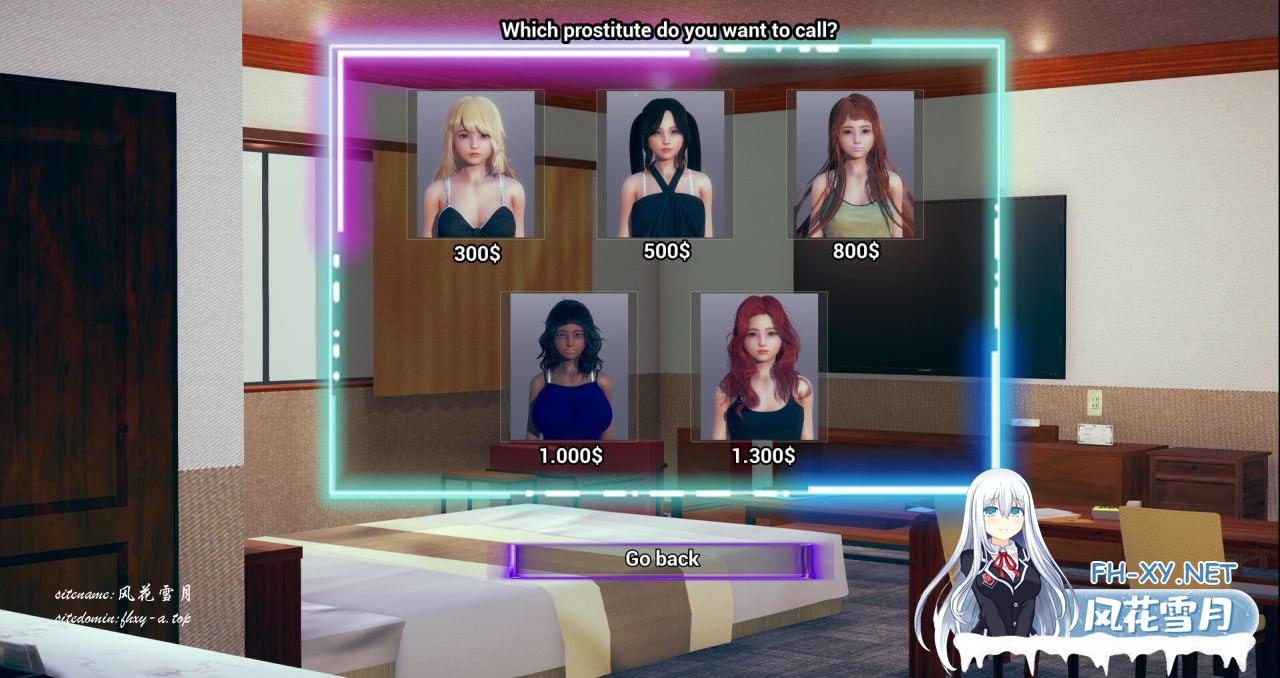The image size is (1280, 678).
Task: Select the black twin-tail character for 500$
Action: coord(665,164)
